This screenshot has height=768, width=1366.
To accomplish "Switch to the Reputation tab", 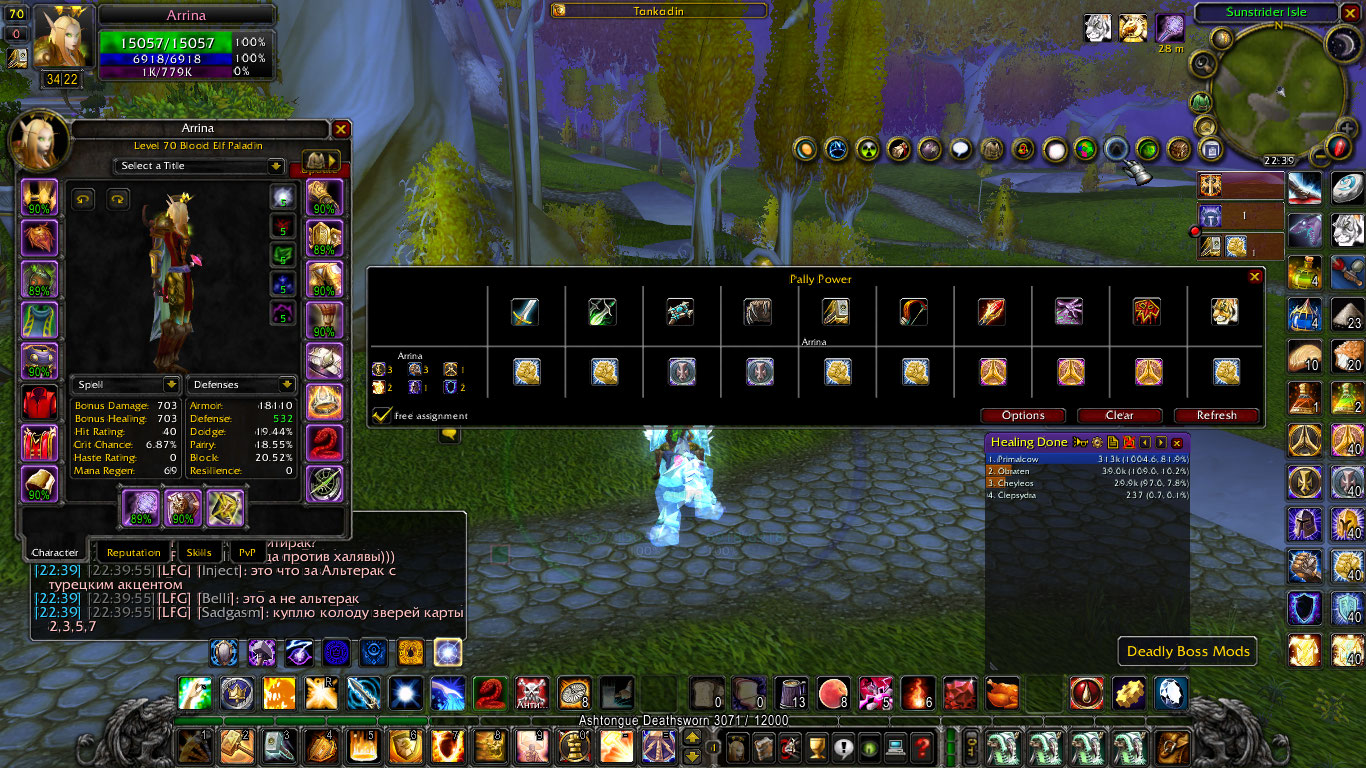I will click(133, 552).
